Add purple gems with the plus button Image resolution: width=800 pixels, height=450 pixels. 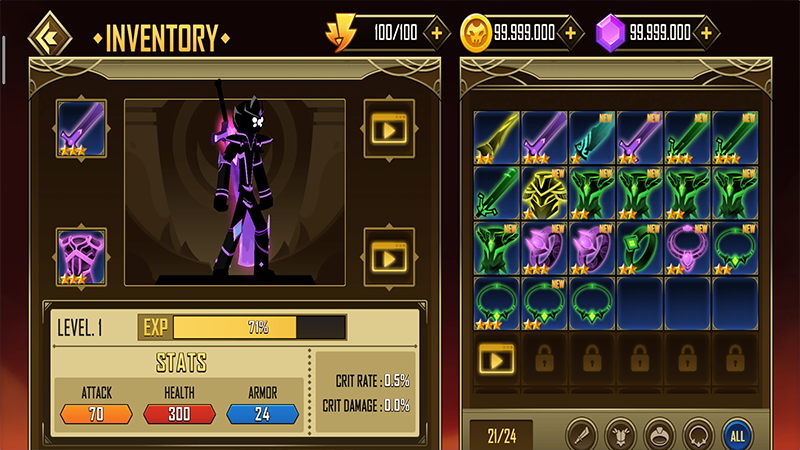[708, 32]
